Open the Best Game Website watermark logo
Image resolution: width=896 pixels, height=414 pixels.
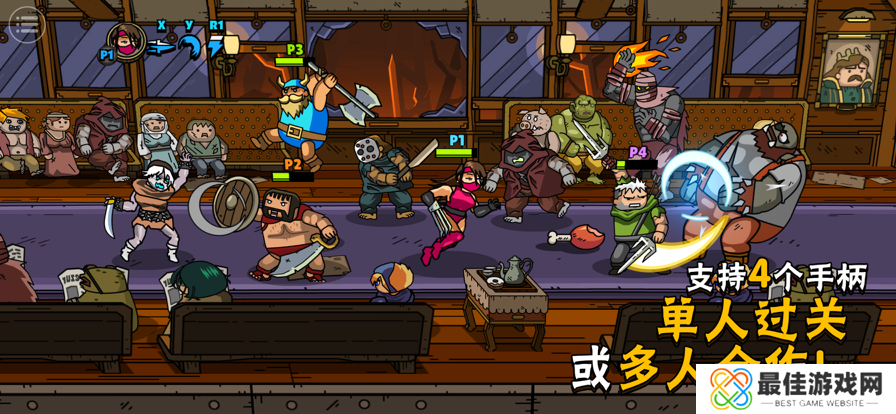(796, 385)
